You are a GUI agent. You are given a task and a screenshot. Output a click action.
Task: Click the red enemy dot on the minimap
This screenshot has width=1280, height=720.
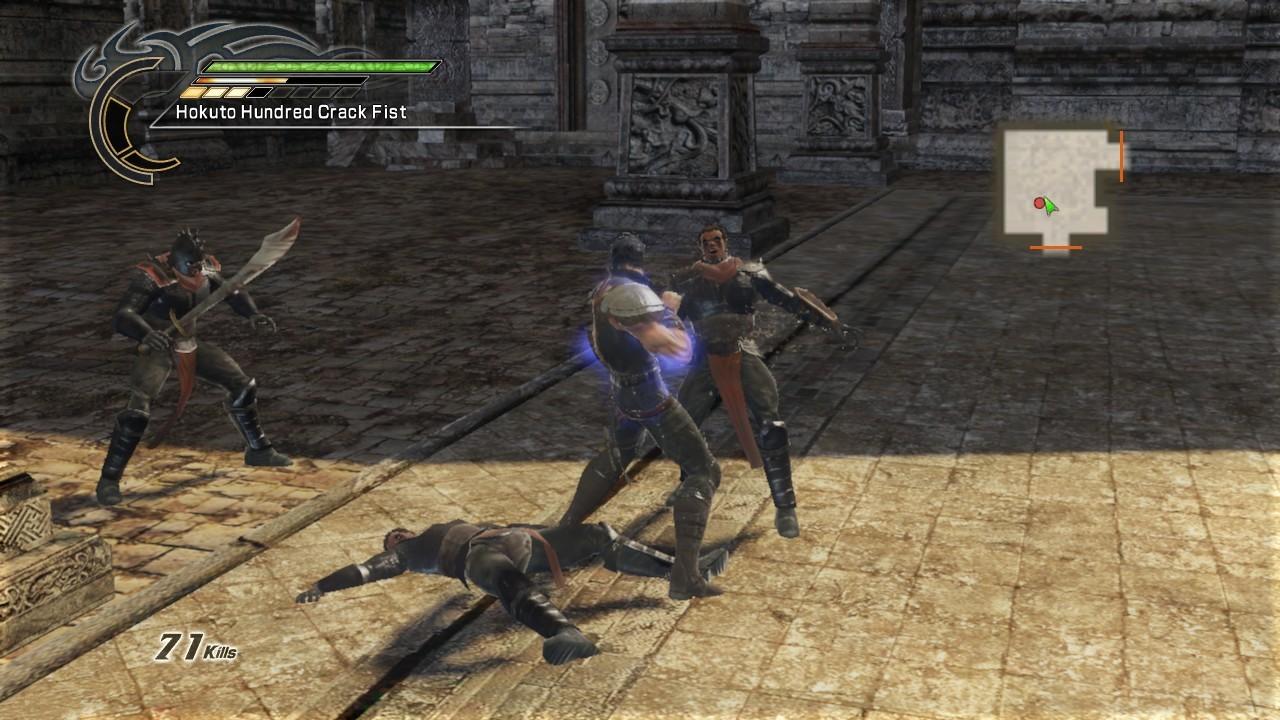[x=1038, y=204]
